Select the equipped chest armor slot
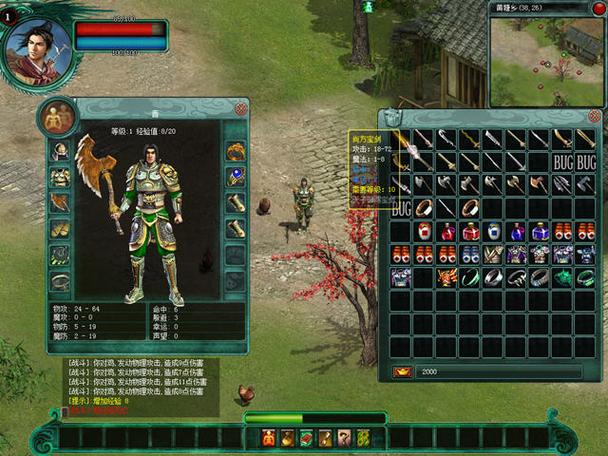608x456 pixels. [x=61, y=177]
